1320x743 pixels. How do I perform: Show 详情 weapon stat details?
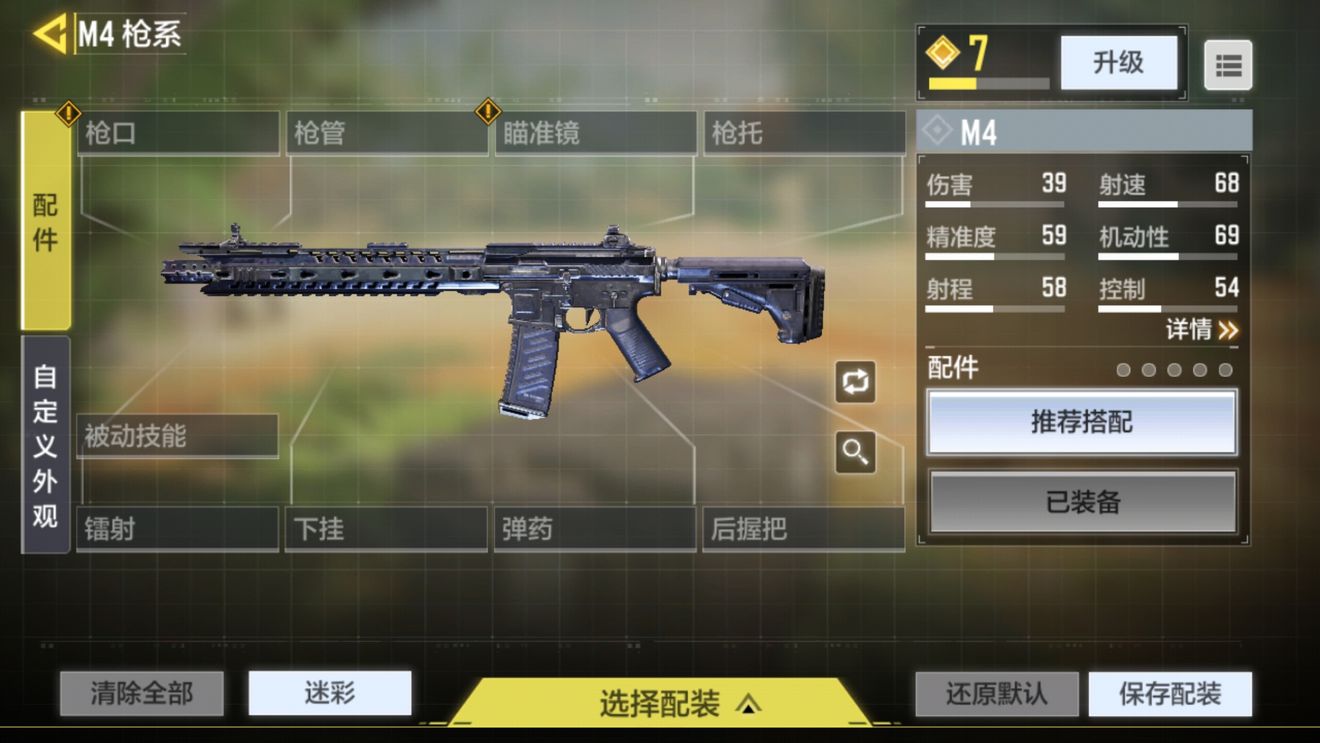[x=1201, y=329]
